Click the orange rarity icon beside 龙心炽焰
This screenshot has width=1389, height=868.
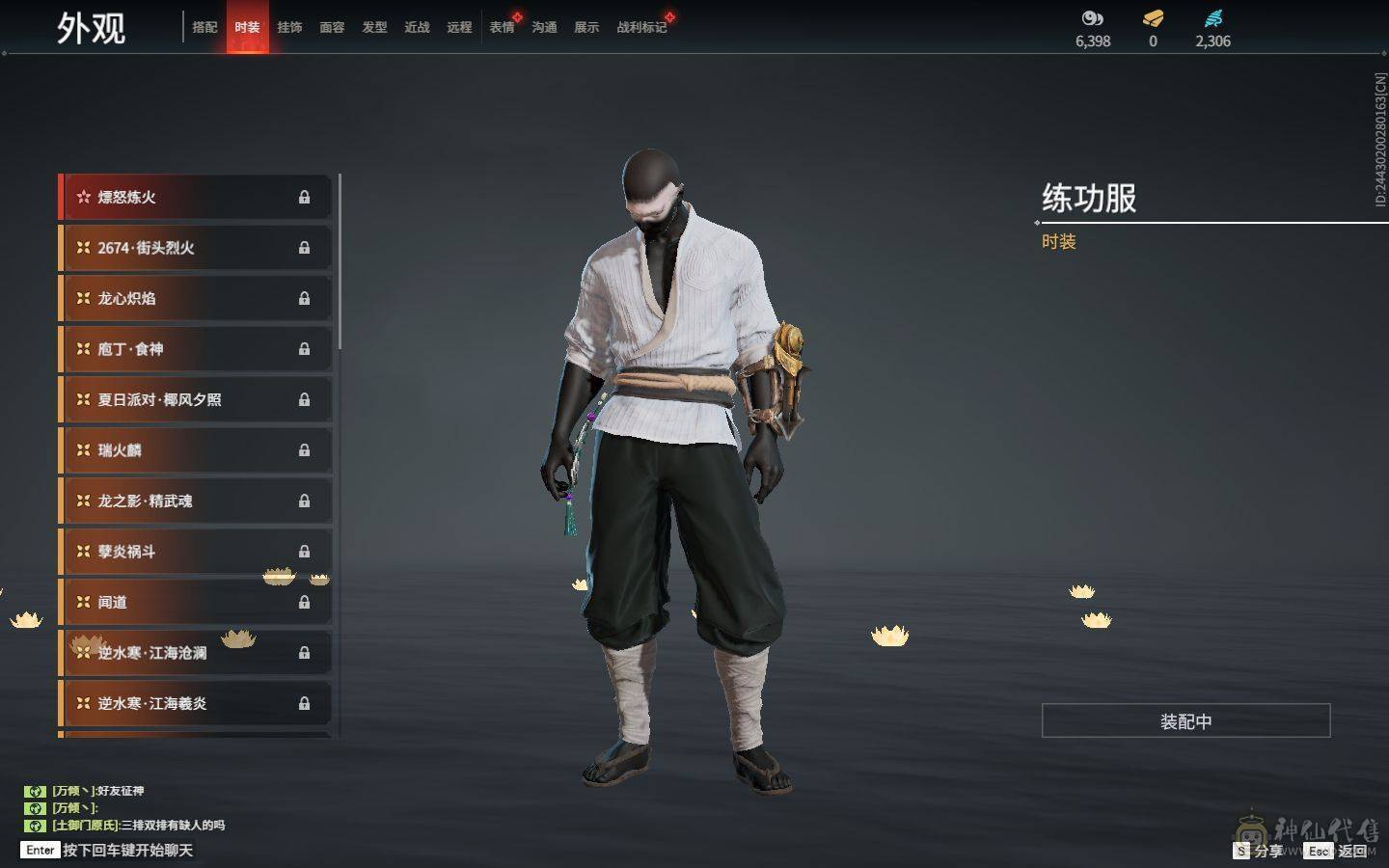pos(84,298)
